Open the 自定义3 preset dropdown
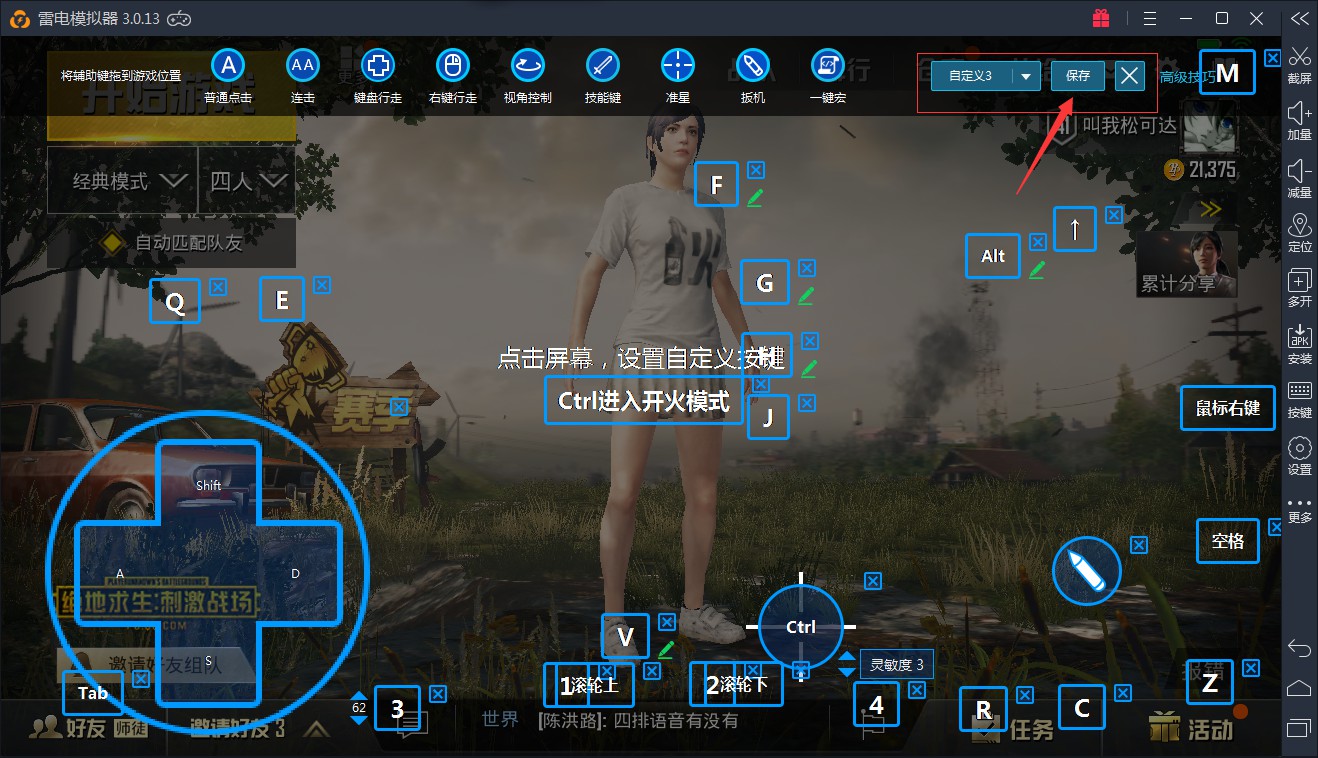The image size is (1318, 758). coord(1026,77)
